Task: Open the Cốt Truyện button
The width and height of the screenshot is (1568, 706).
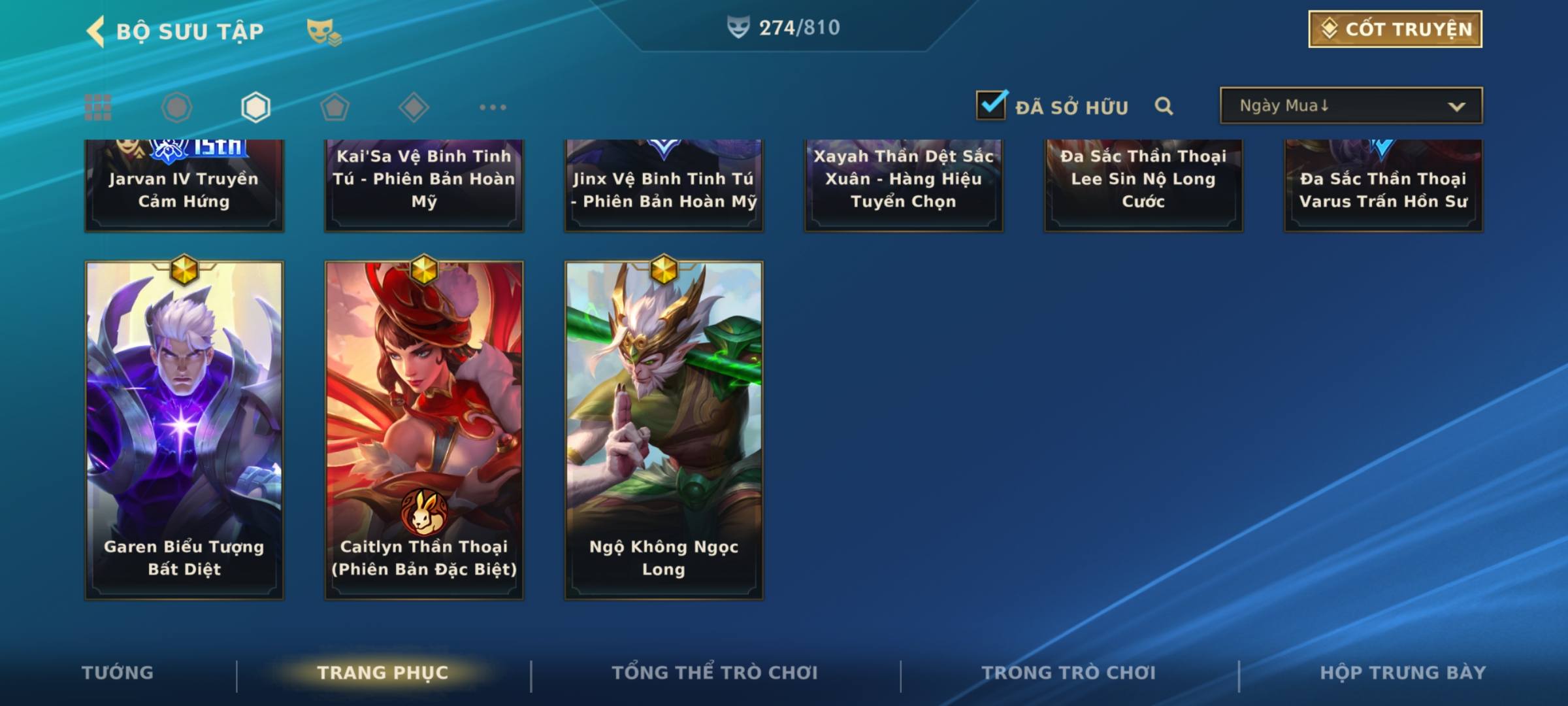Action: [1395, 29]
